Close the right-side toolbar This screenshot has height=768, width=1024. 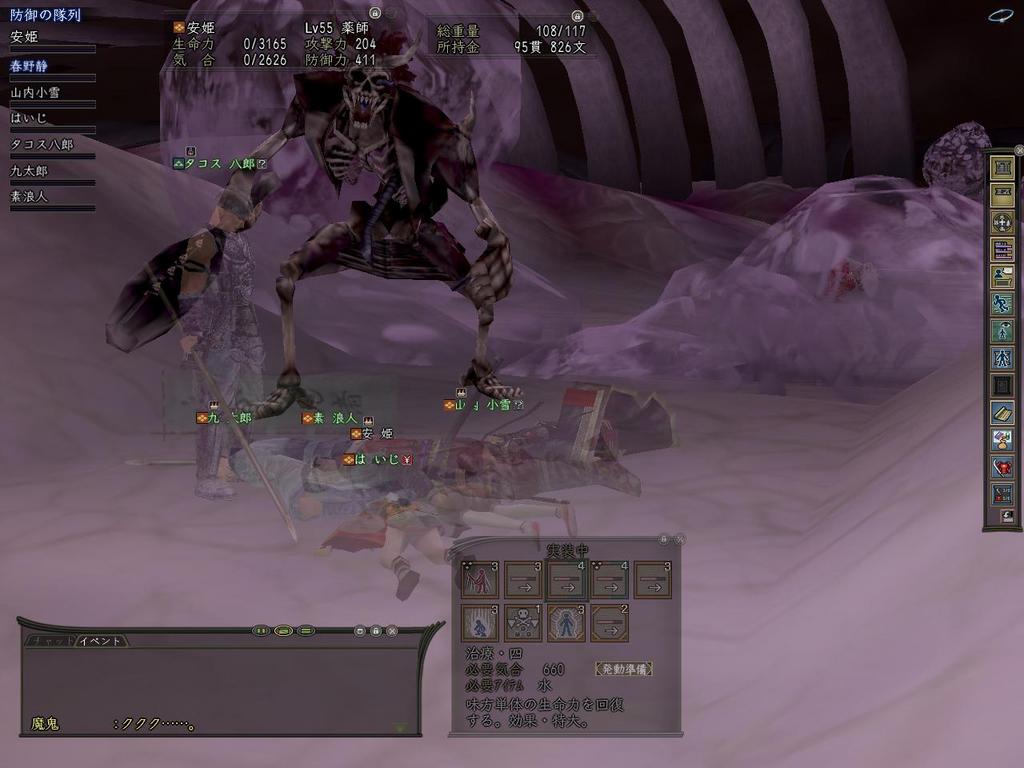click(x=1019, y=150)
